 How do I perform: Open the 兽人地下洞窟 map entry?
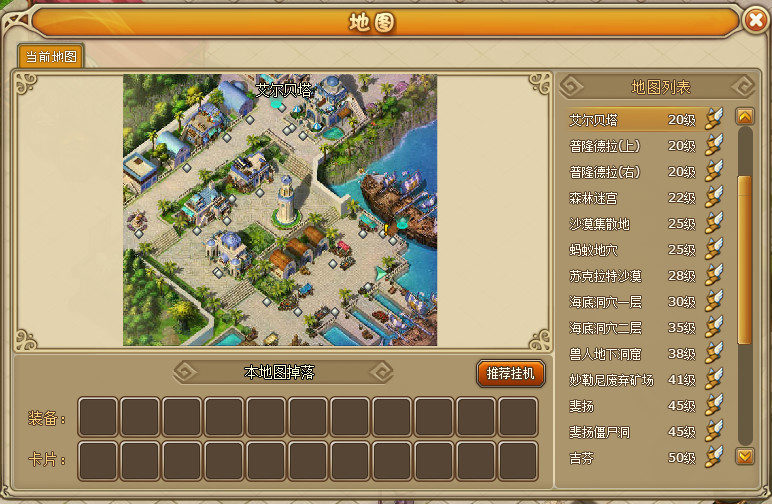(632, 354)
